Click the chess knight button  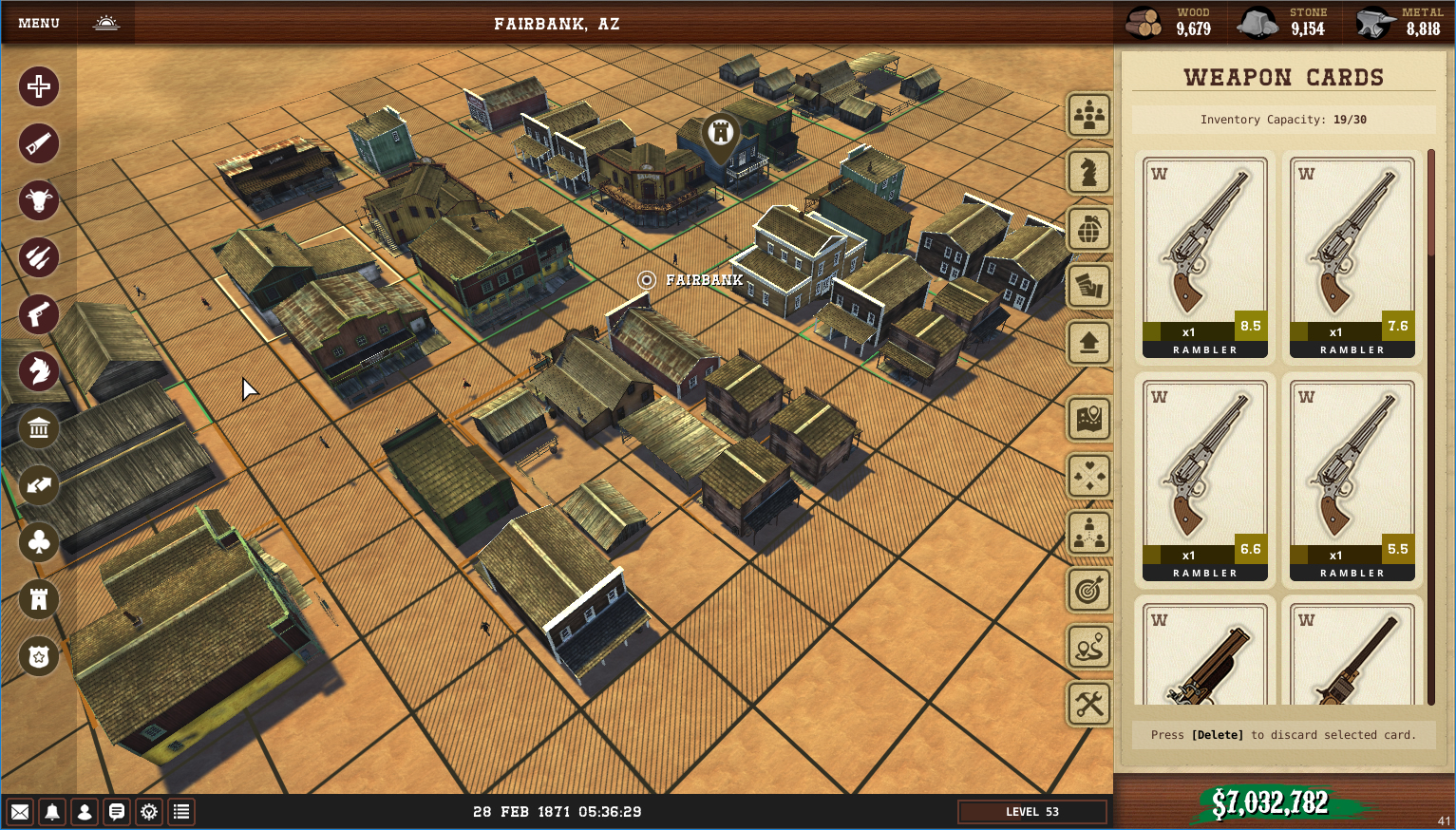[x=1089, y=172]
